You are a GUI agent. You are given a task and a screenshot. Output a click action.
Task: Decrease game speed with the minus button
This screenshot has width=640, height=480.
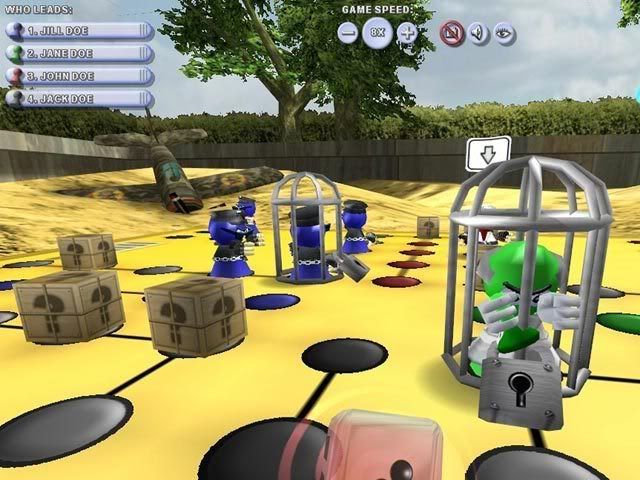(x=348, y=32)
